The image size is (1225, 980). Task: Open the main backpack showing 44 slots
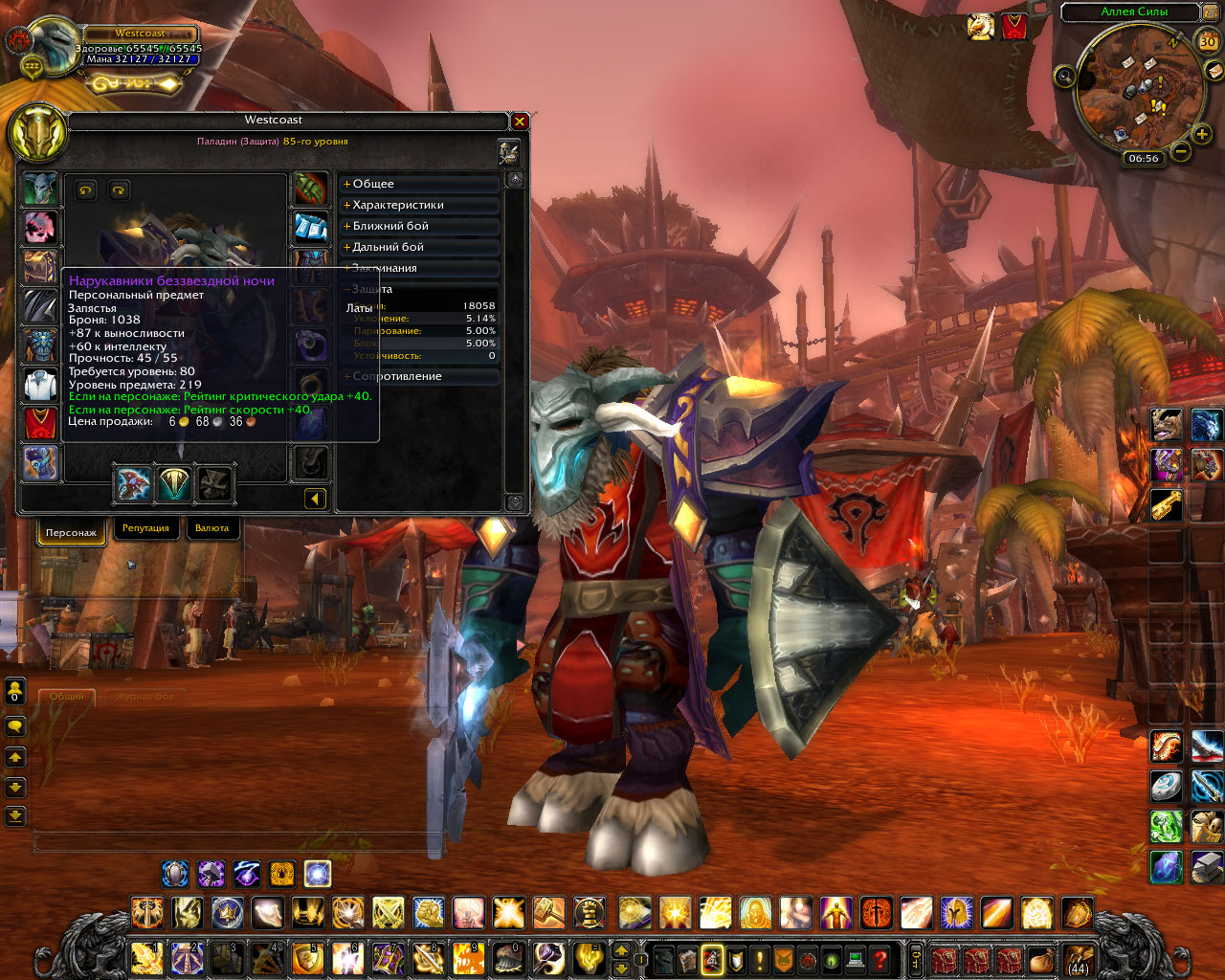(1079, 958)
